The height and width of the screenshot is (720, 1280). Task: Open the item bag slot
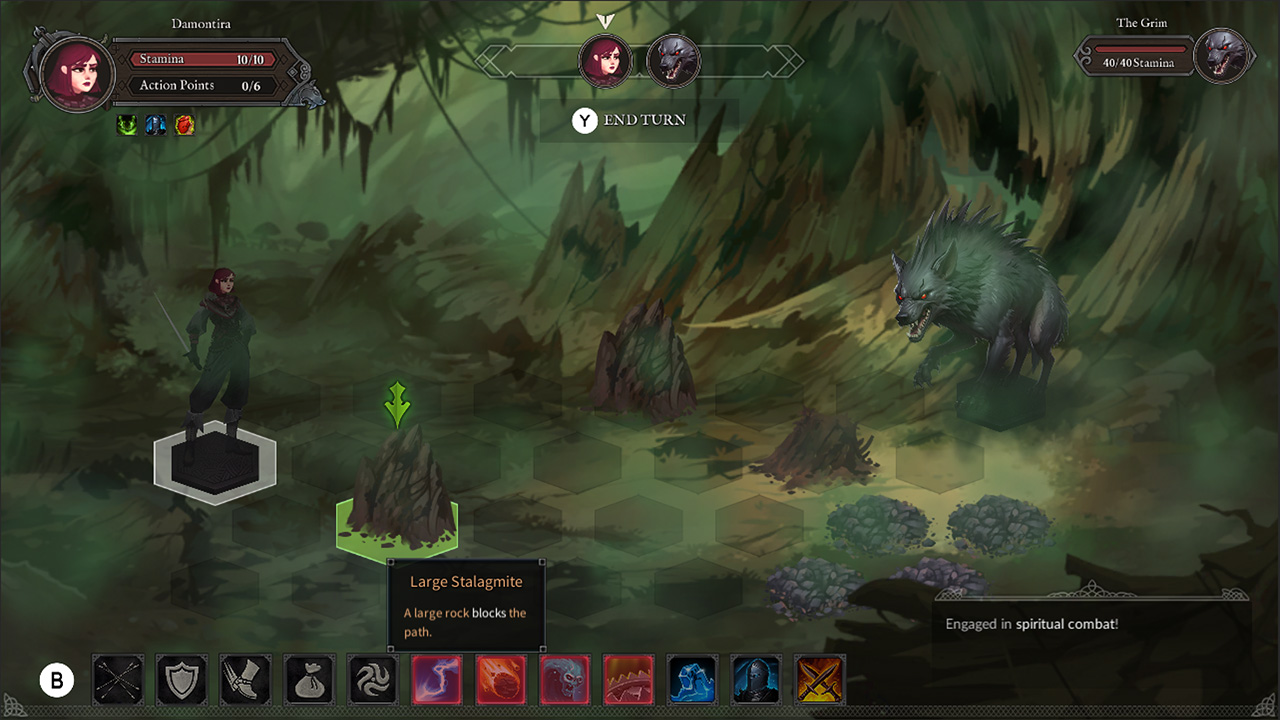[x=309, y=679]
